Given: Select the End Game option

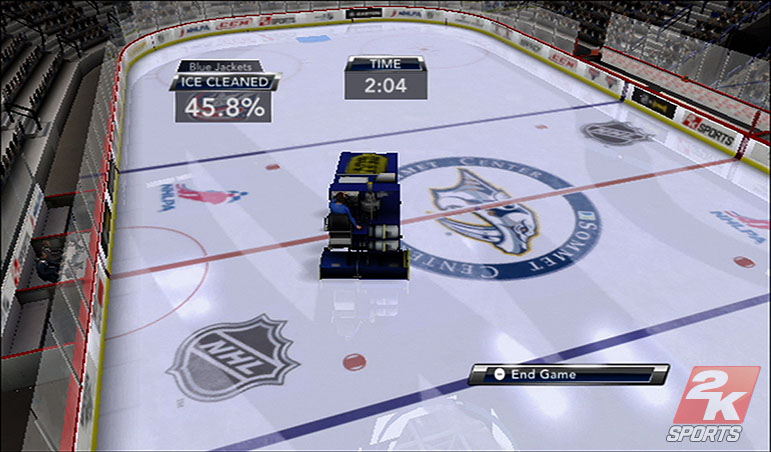Looking at the screenshot, I should coord(567,375).
